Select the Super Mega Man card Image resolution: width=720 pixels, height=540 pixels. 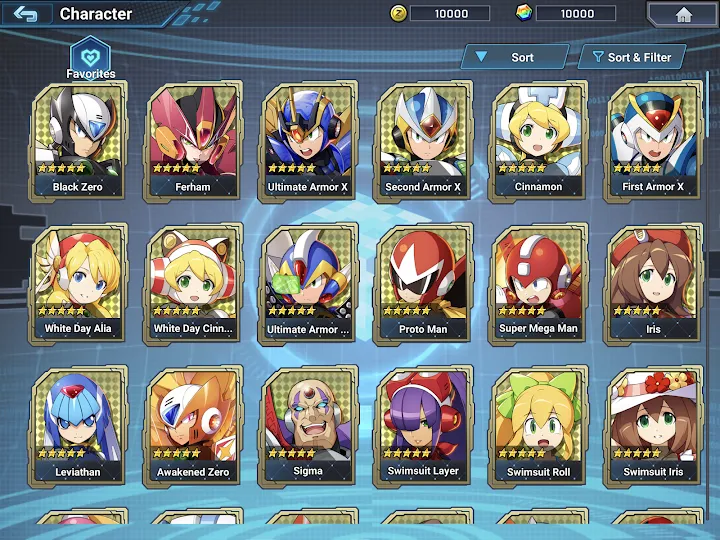point(538,283)
